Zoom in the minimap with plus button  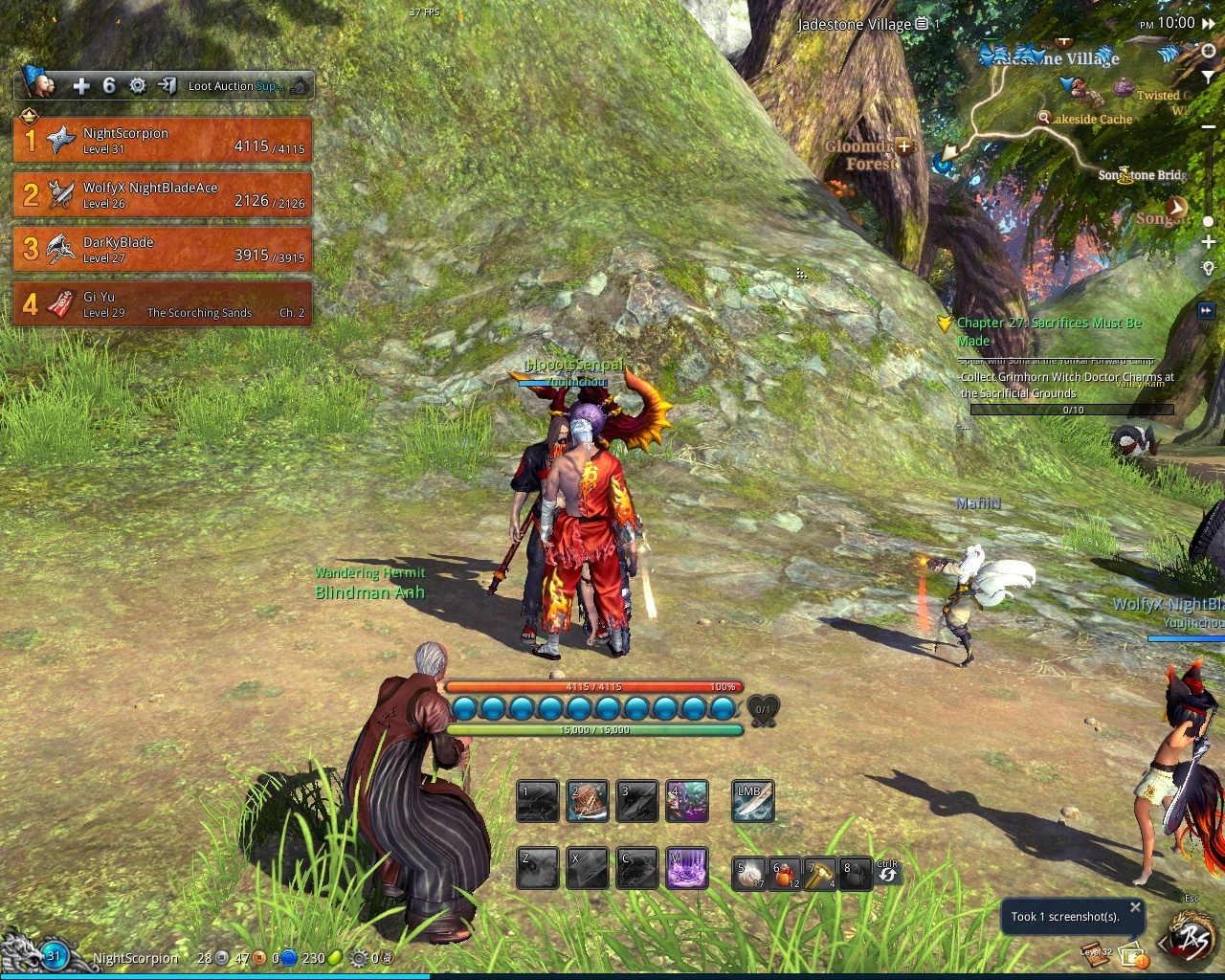[1209, 242]
